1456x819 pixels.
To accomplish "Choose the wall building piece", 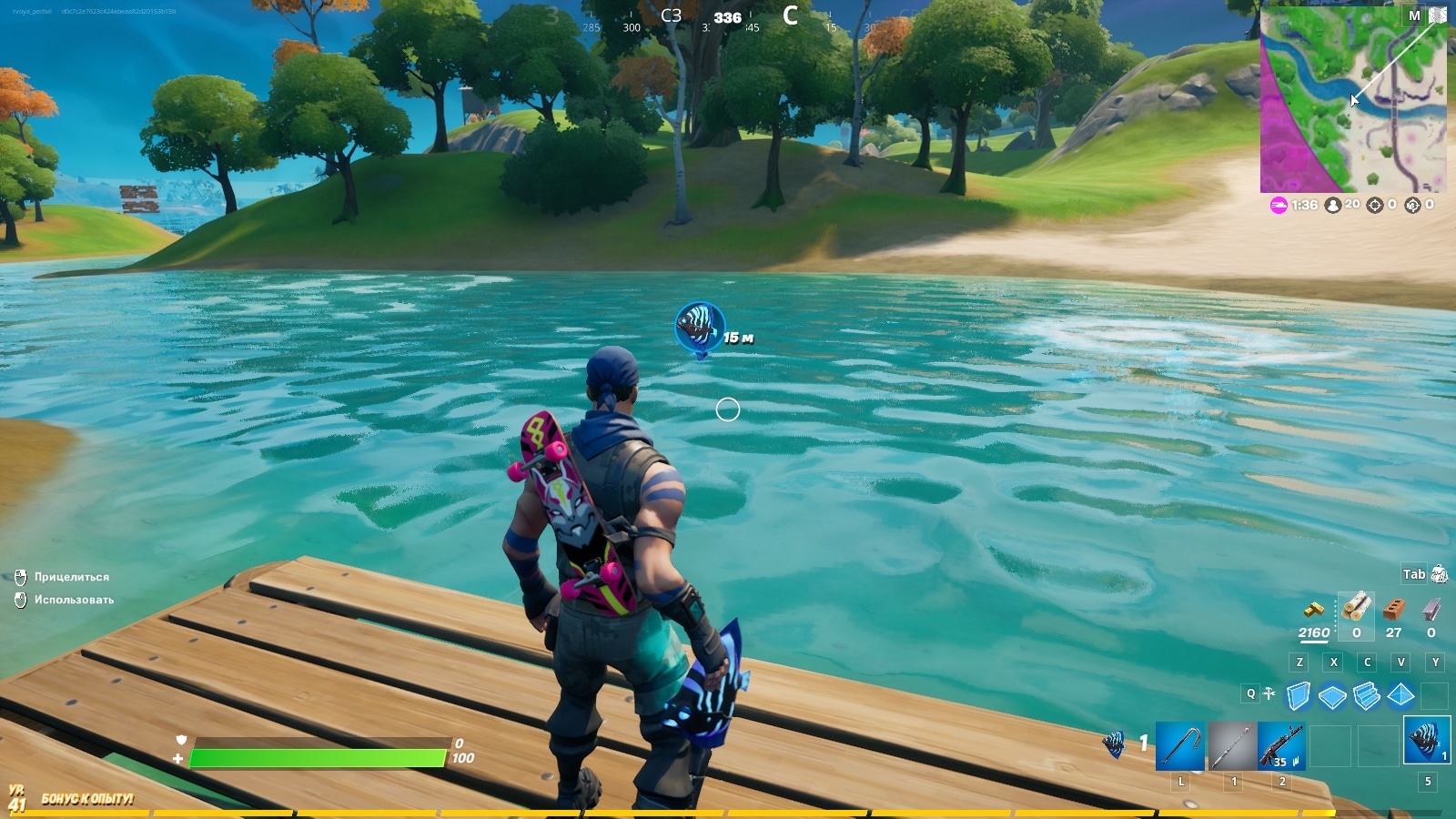I will (x=1299, y=696).
